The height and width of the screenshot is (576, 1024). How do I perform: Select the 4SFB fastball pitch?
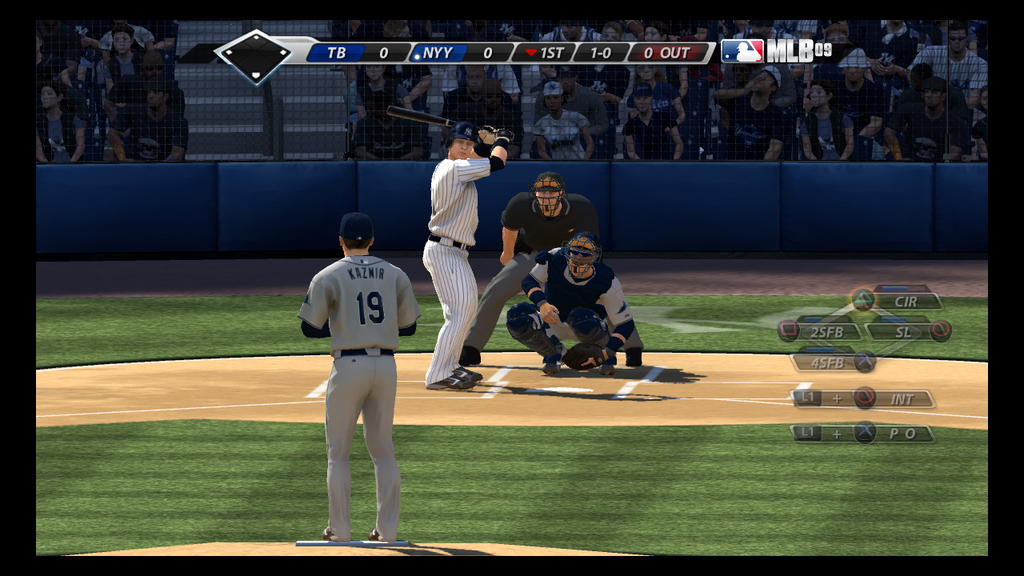[x=829, y=362]
